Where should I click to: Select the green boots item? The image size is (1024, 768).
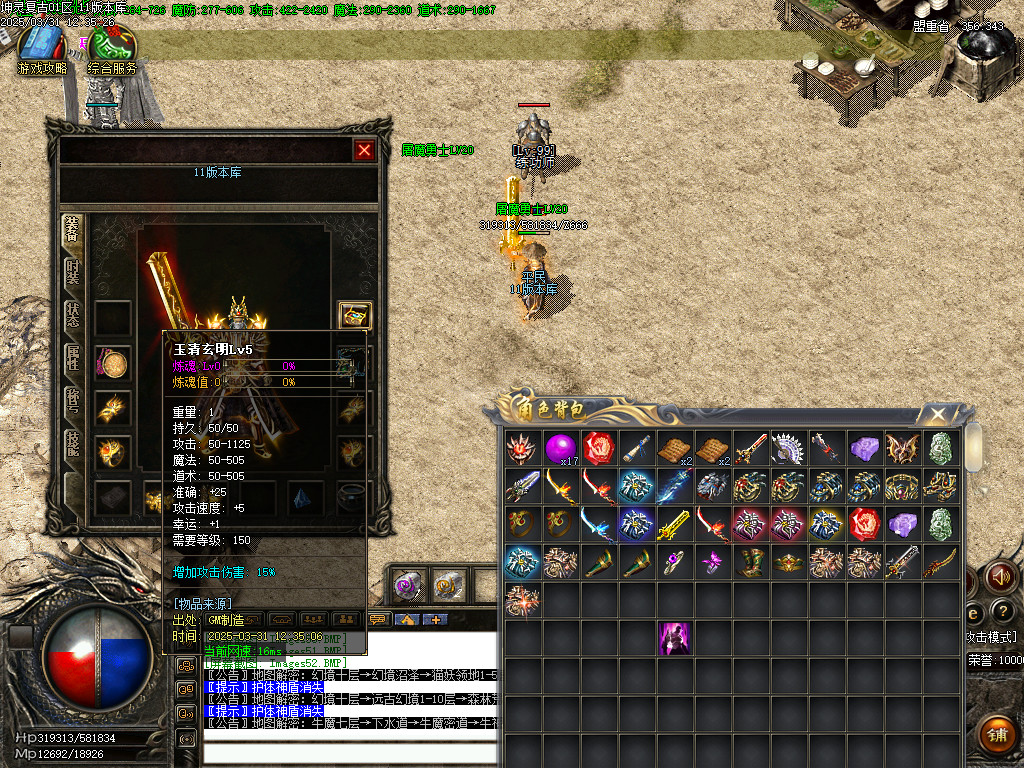751,562
